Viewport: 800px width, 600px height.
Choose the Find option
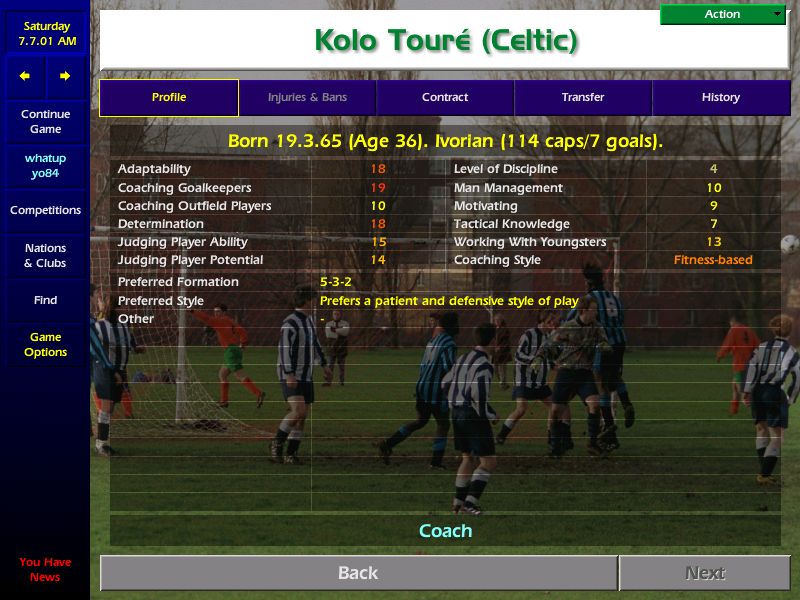45,300
